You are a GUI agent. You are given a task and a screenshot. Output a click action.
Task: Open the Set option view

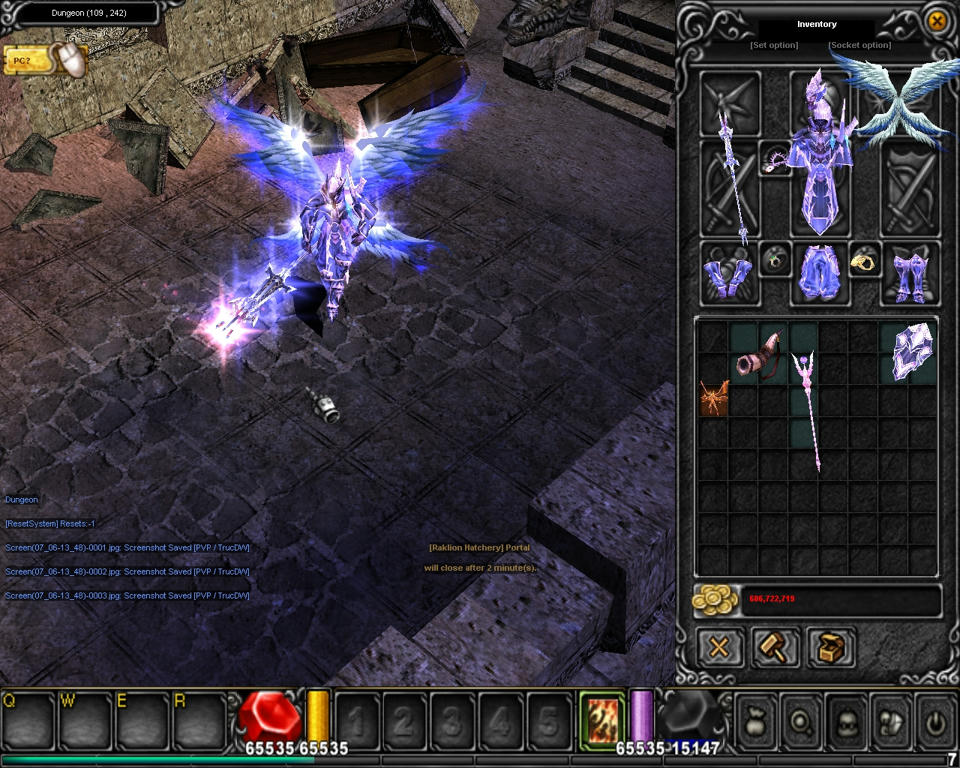coord(774,45)
